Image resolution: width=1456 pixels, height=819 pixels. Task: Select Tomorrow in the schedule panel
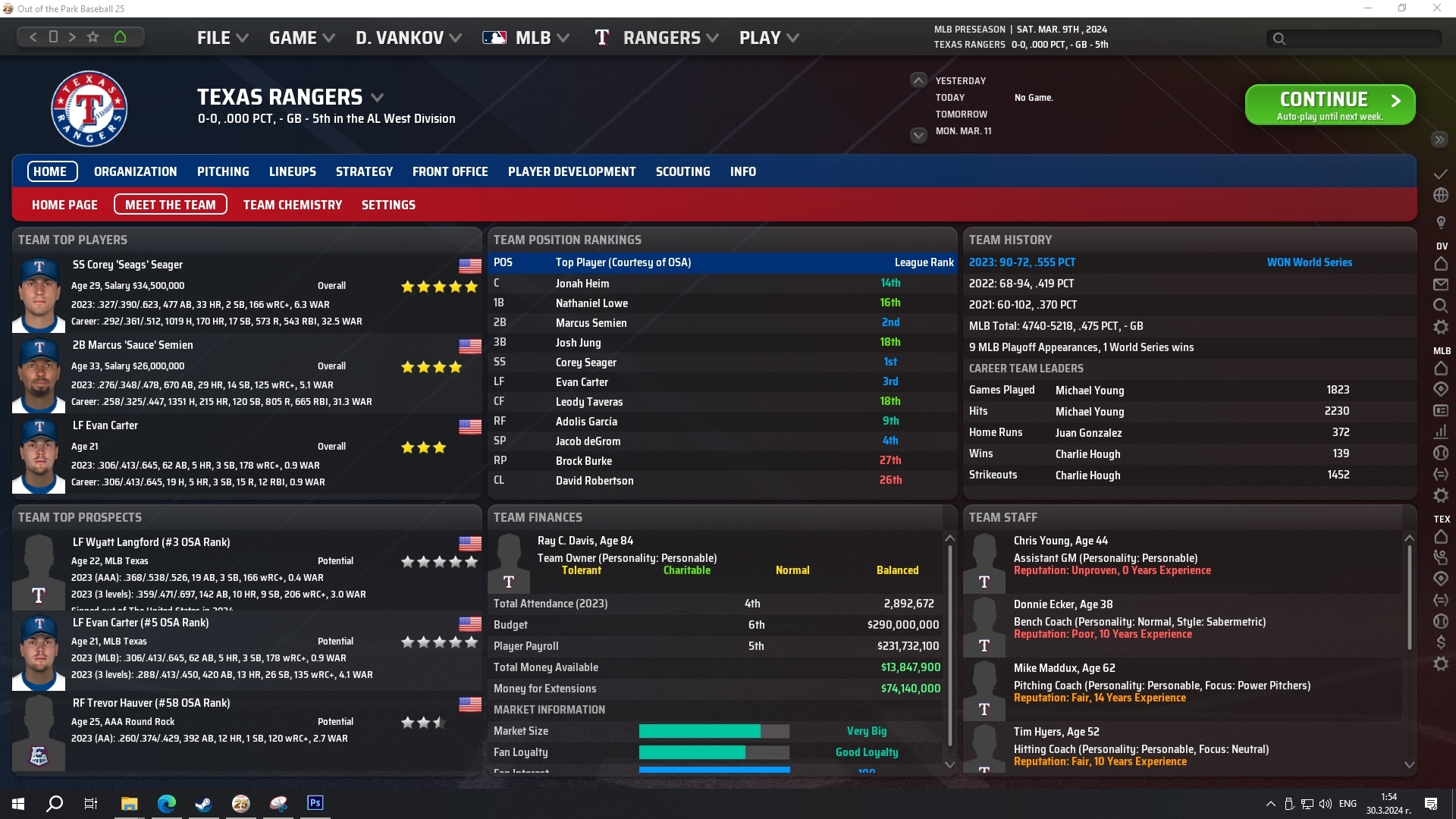coord(961,114)
